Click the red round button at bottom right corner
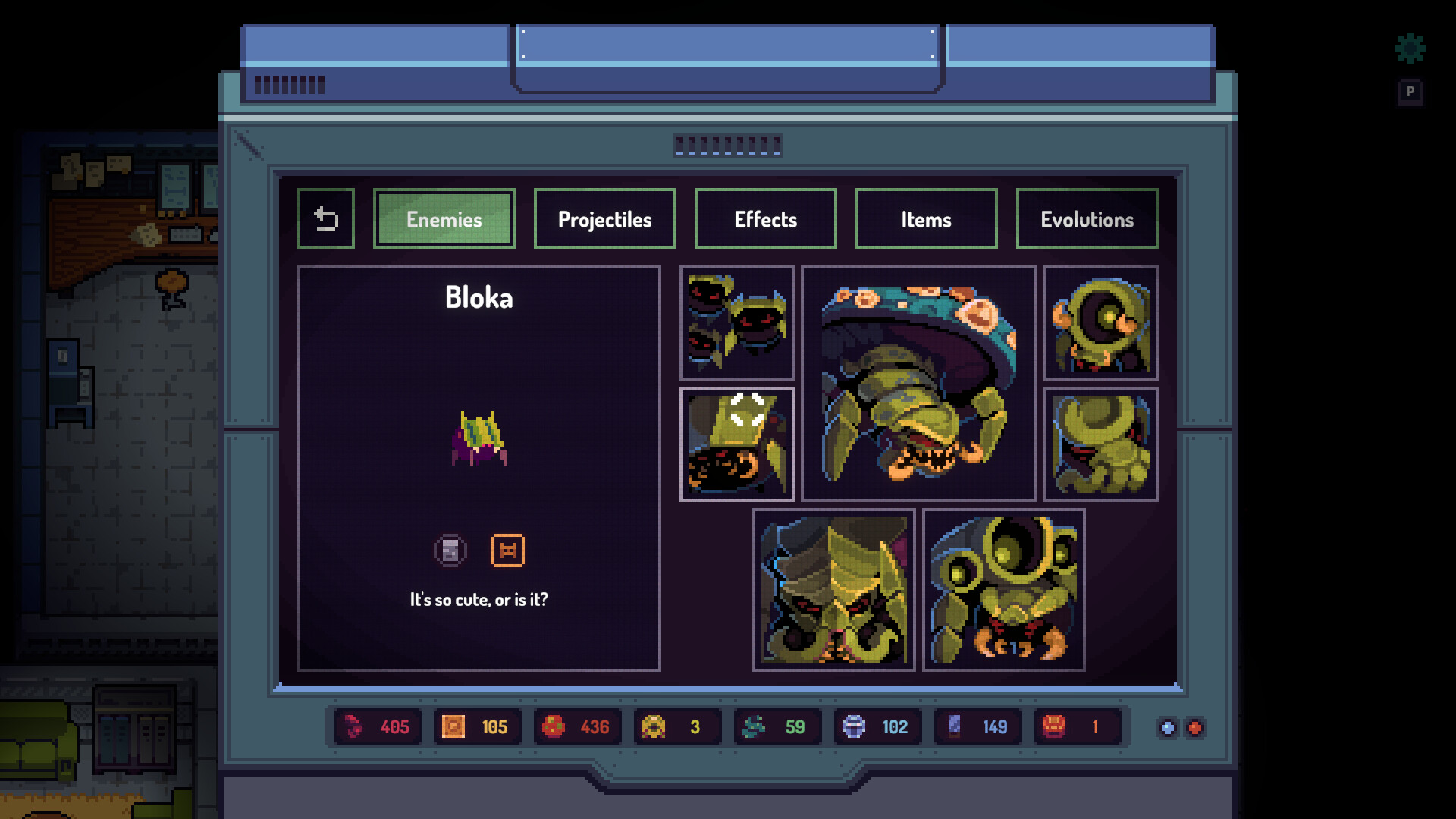 point(1194,727)
